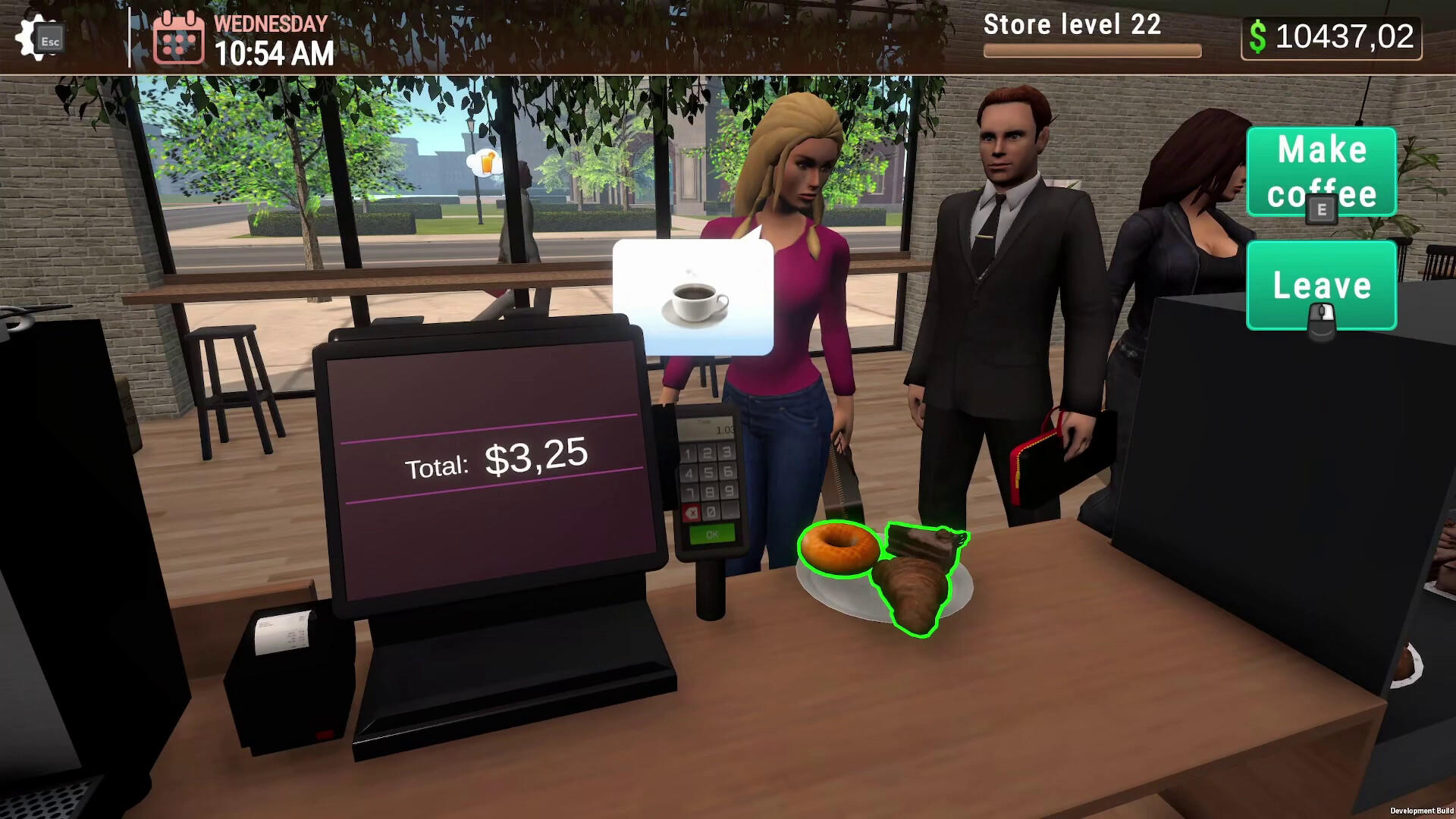Image resolution: width=1456 pixels, height=819 pixels.
Task: Click the calendar icon next to Wednesday
Action: (x=180, y=39)
